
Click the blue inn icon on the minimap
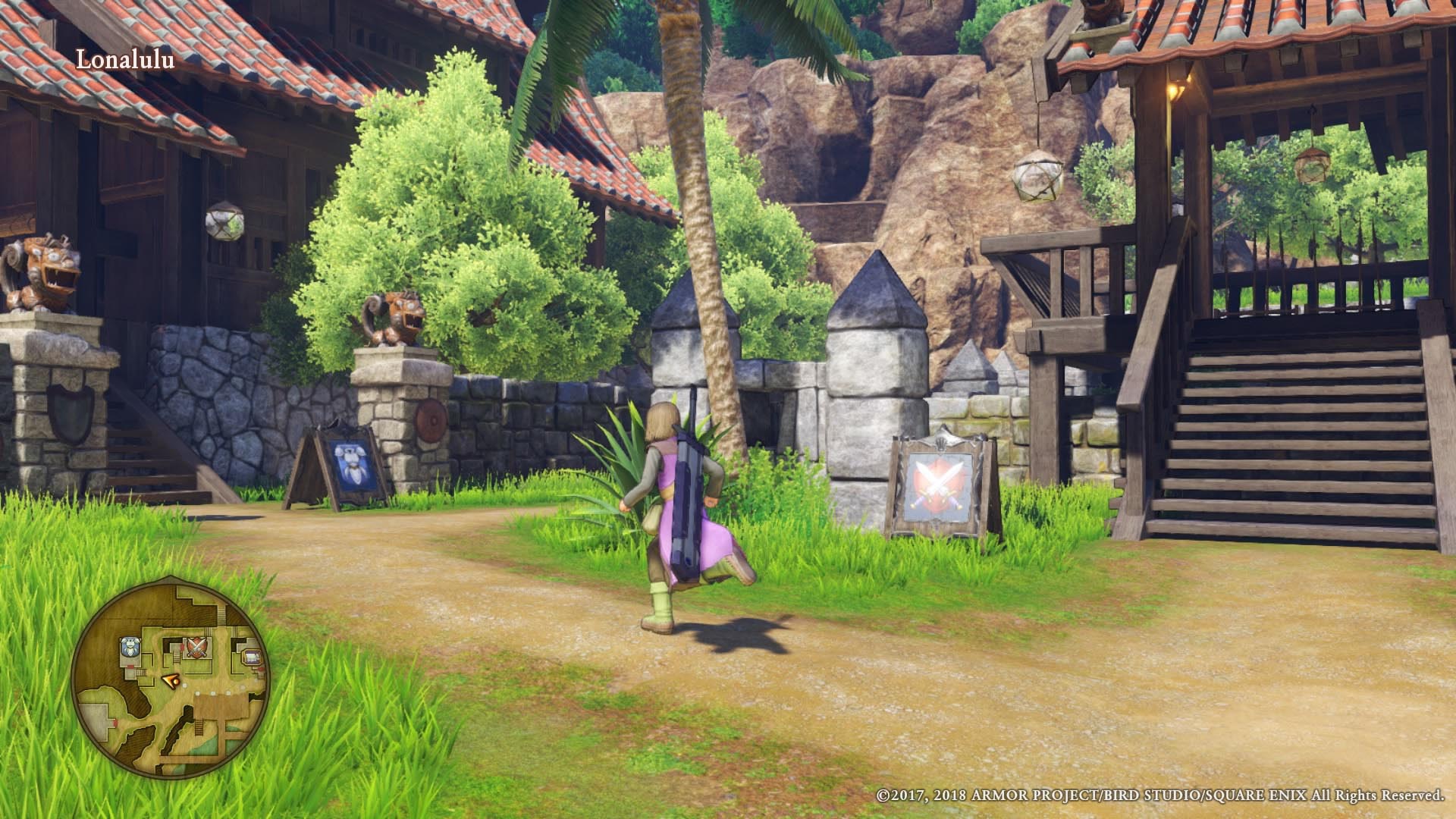coord(130,646)
